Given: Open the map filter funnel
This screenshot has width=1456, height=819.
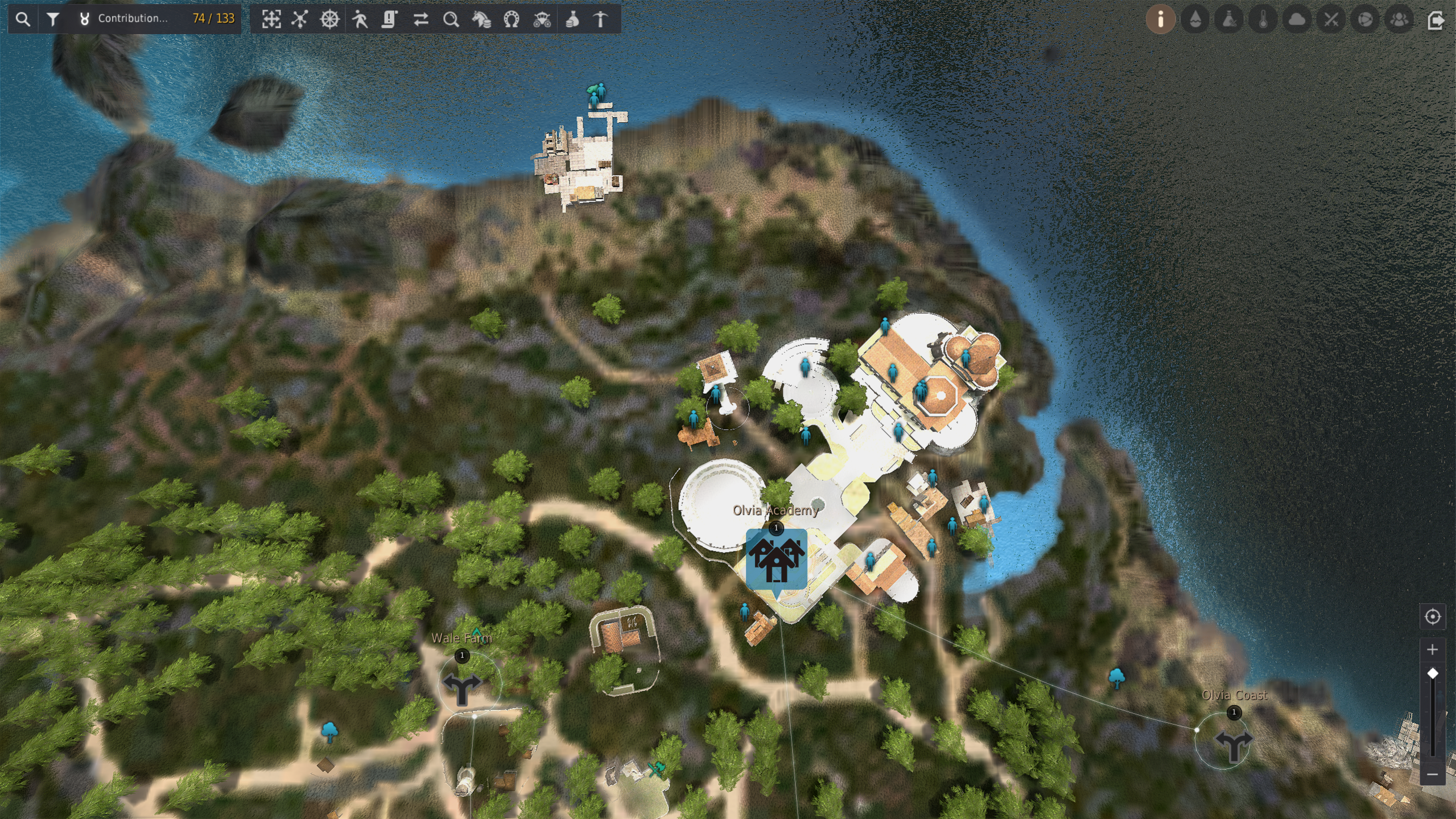Looking at the screenshot, I should pyautogui.click(x=53, y=19).
